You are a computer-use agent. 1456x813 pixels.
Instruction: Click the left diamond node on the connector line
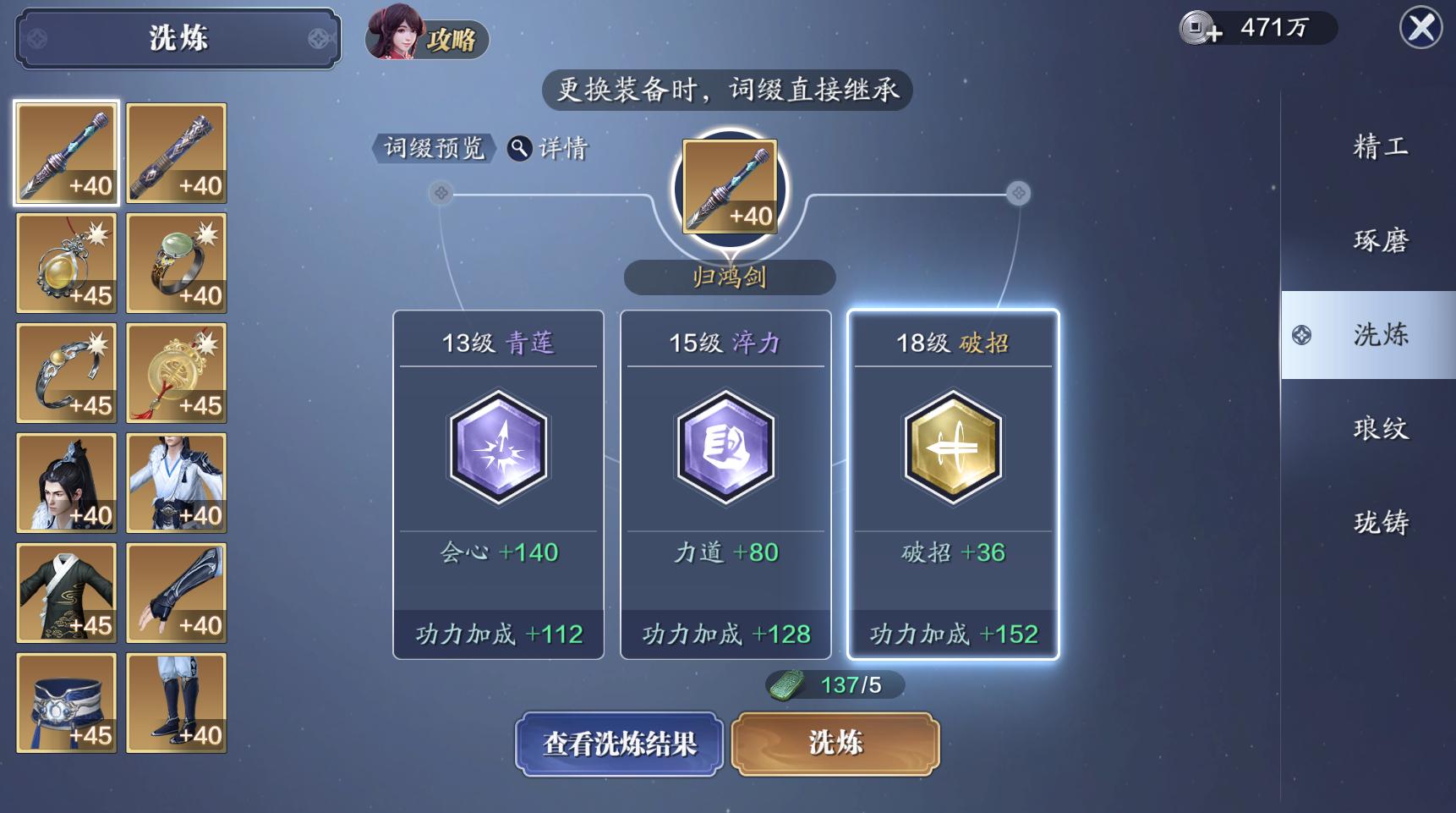[440, 194]
